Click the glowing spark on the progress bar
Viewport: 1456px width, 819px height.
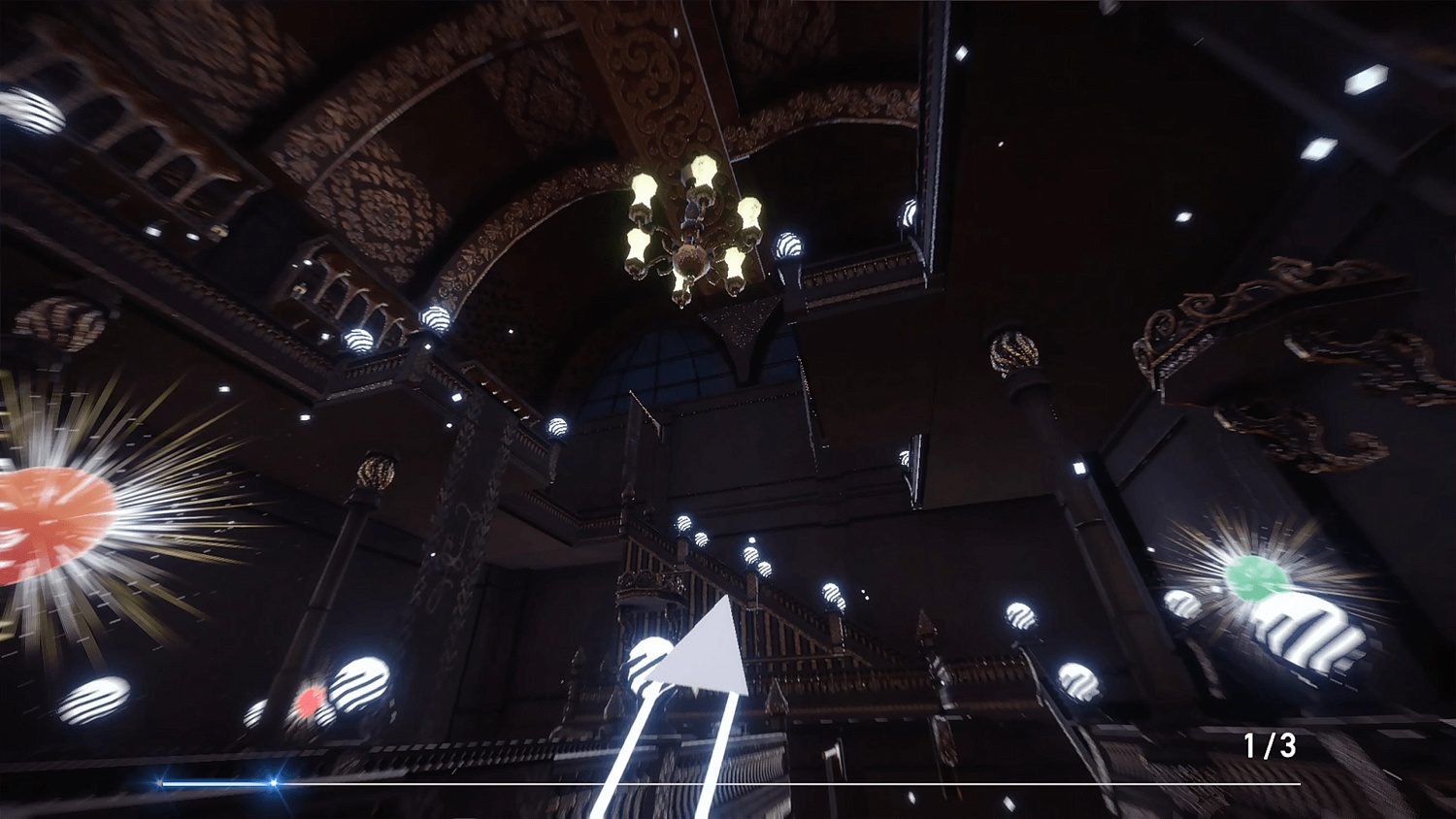pyautogui.click(x=274, y=782)
